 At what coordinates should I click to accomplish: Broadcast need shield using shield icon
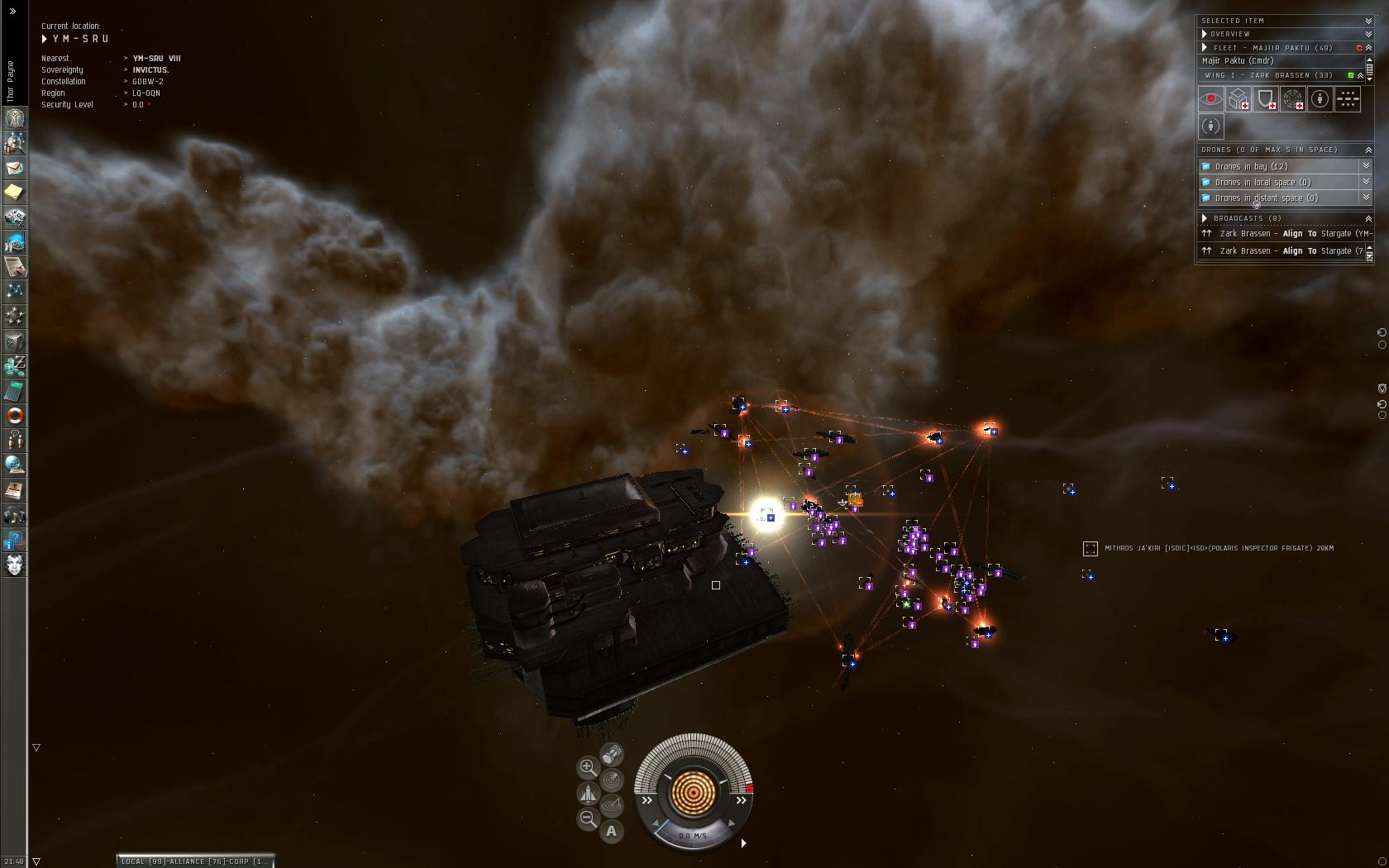point(1265,99)
